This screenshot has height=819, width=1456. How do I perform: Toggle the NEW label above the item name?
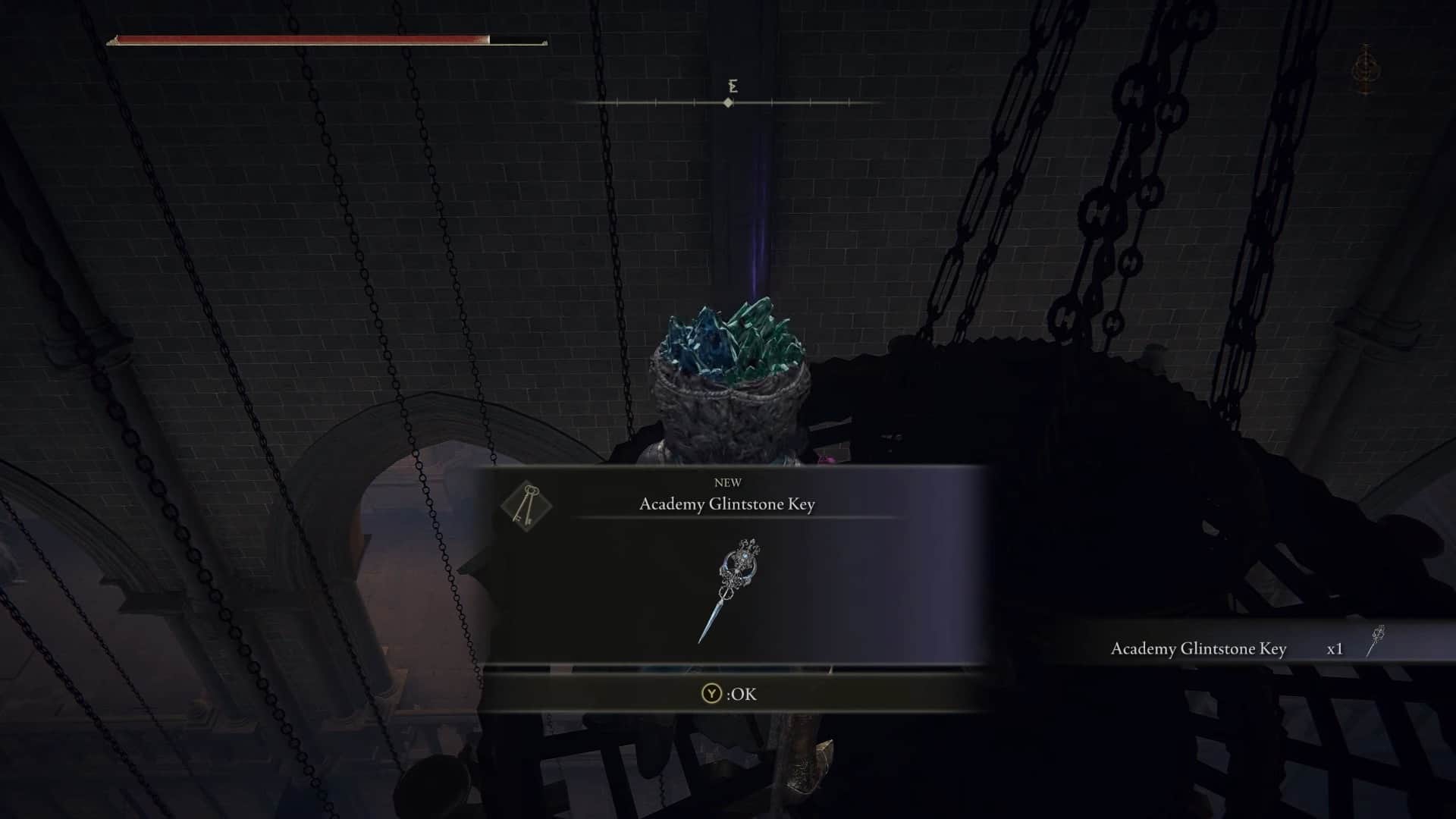pyautogui.click(x=727, y=482)
